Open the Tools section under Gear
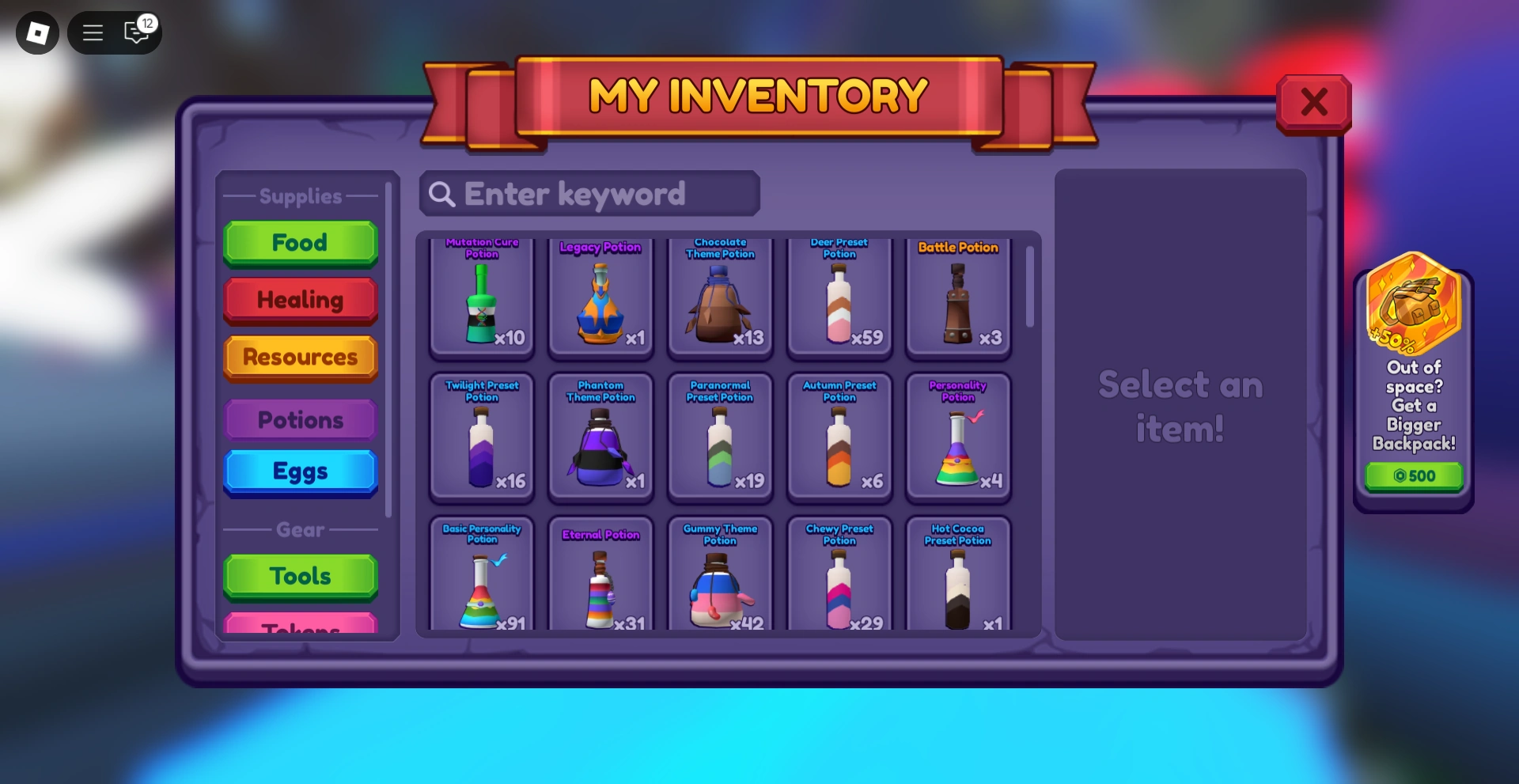The width and height of the screenshot is (1519, 784). coord(300,577)
